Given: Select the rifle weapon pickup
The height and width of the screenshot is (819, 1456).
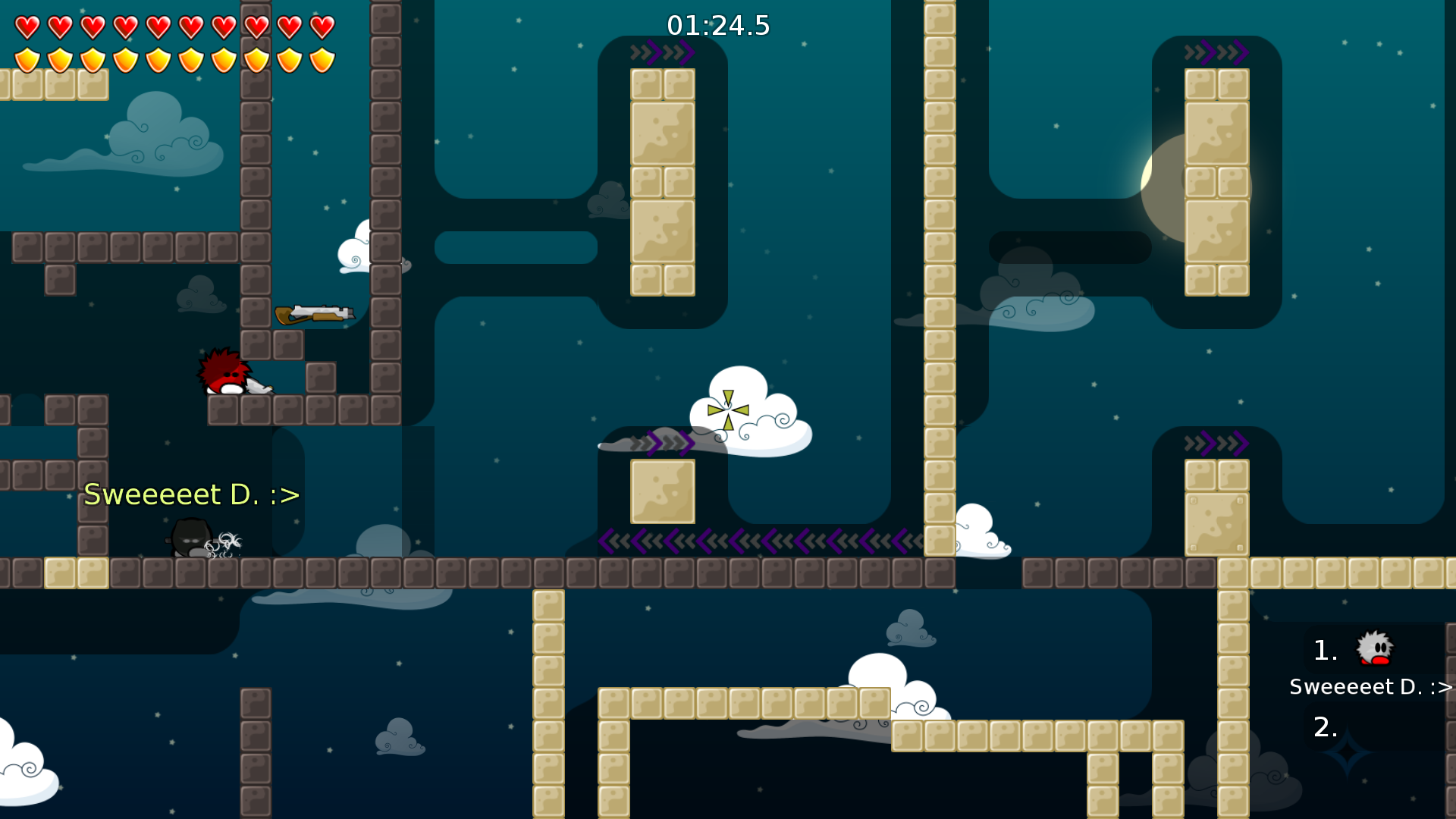Looking at the screenshot, I should 315,312.
